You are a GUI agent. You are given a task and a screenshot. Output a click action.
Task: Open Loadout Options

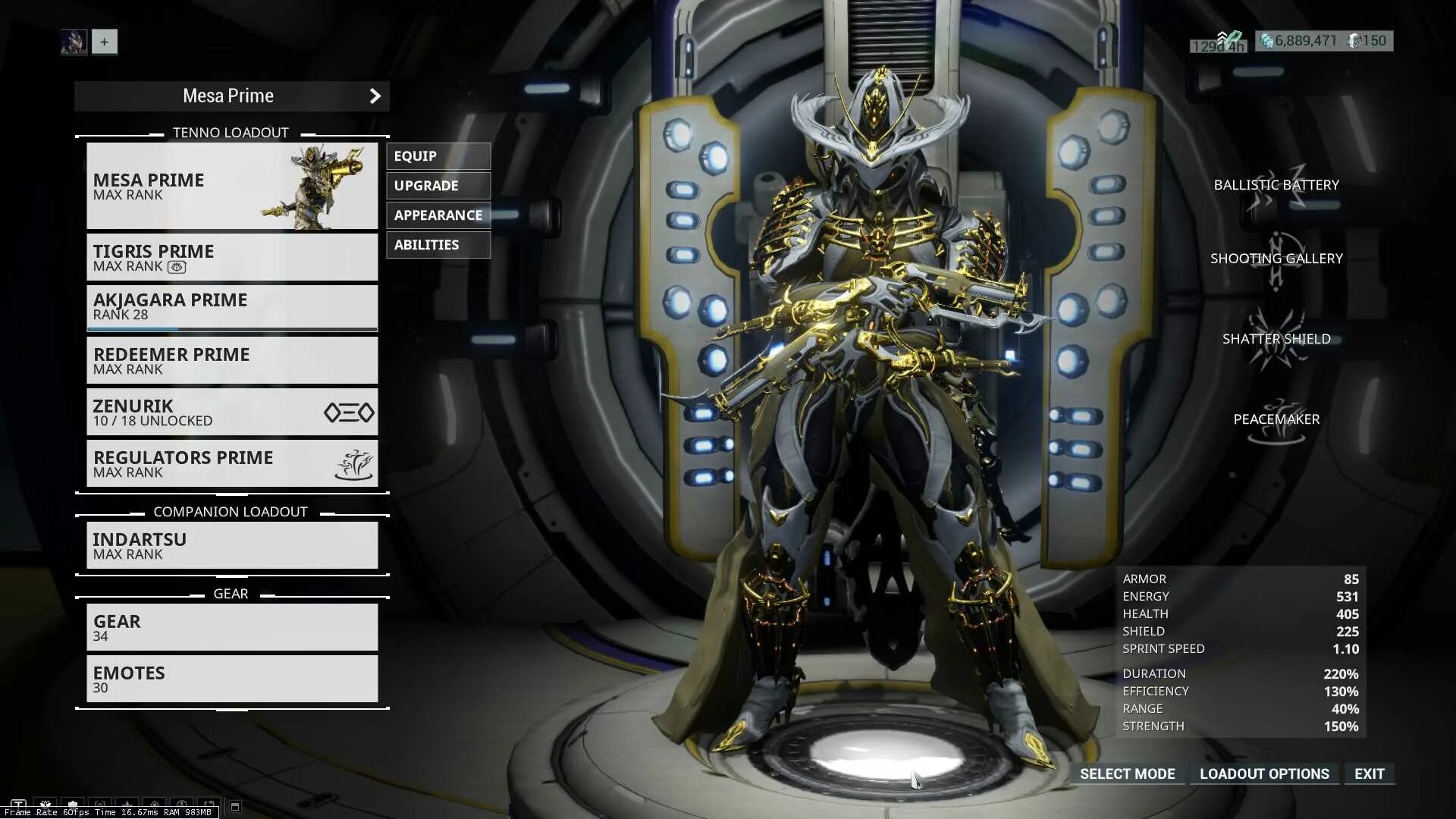point(1264,774)
